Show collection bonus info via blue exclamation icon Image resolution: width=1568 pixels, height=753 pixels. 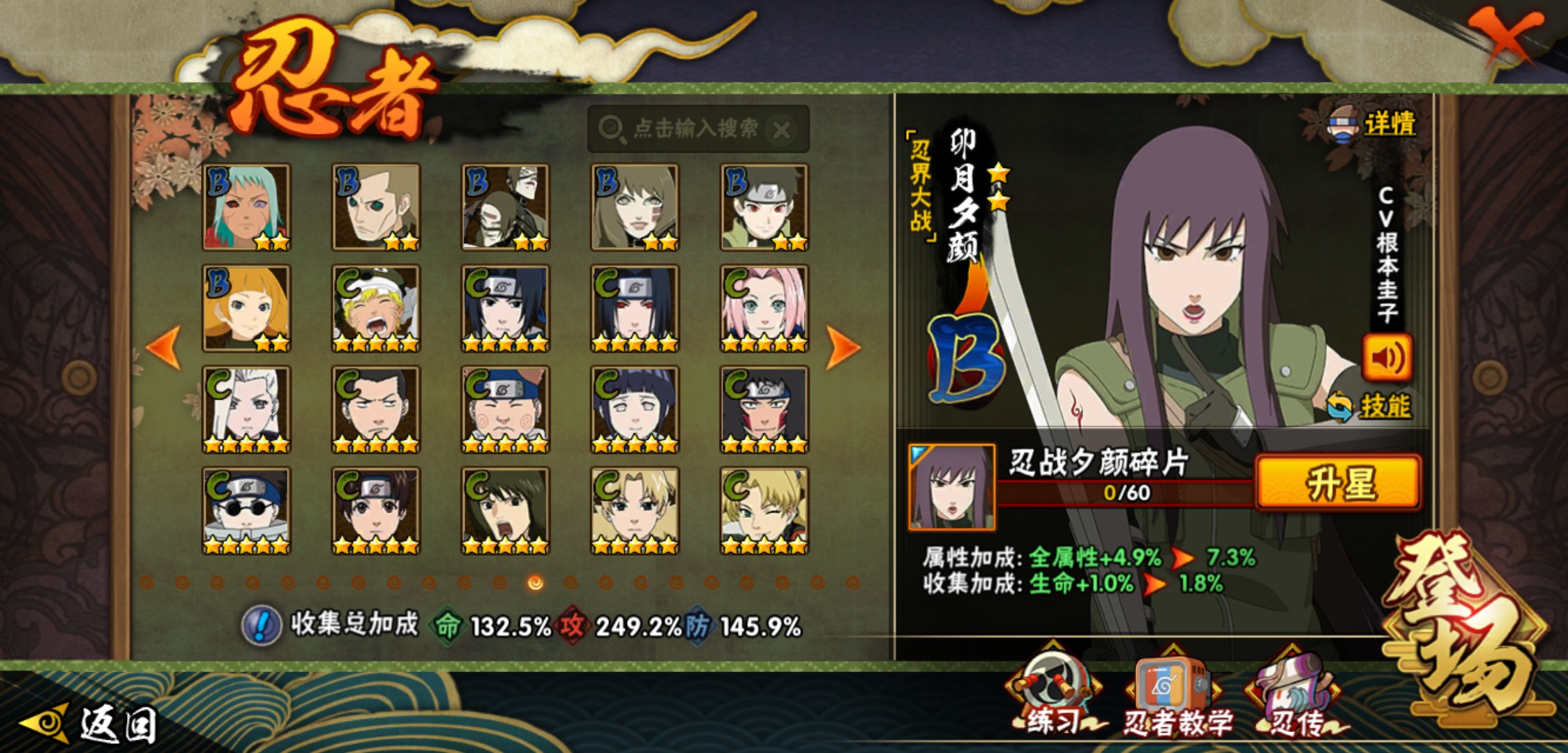(x=261, y=625)
